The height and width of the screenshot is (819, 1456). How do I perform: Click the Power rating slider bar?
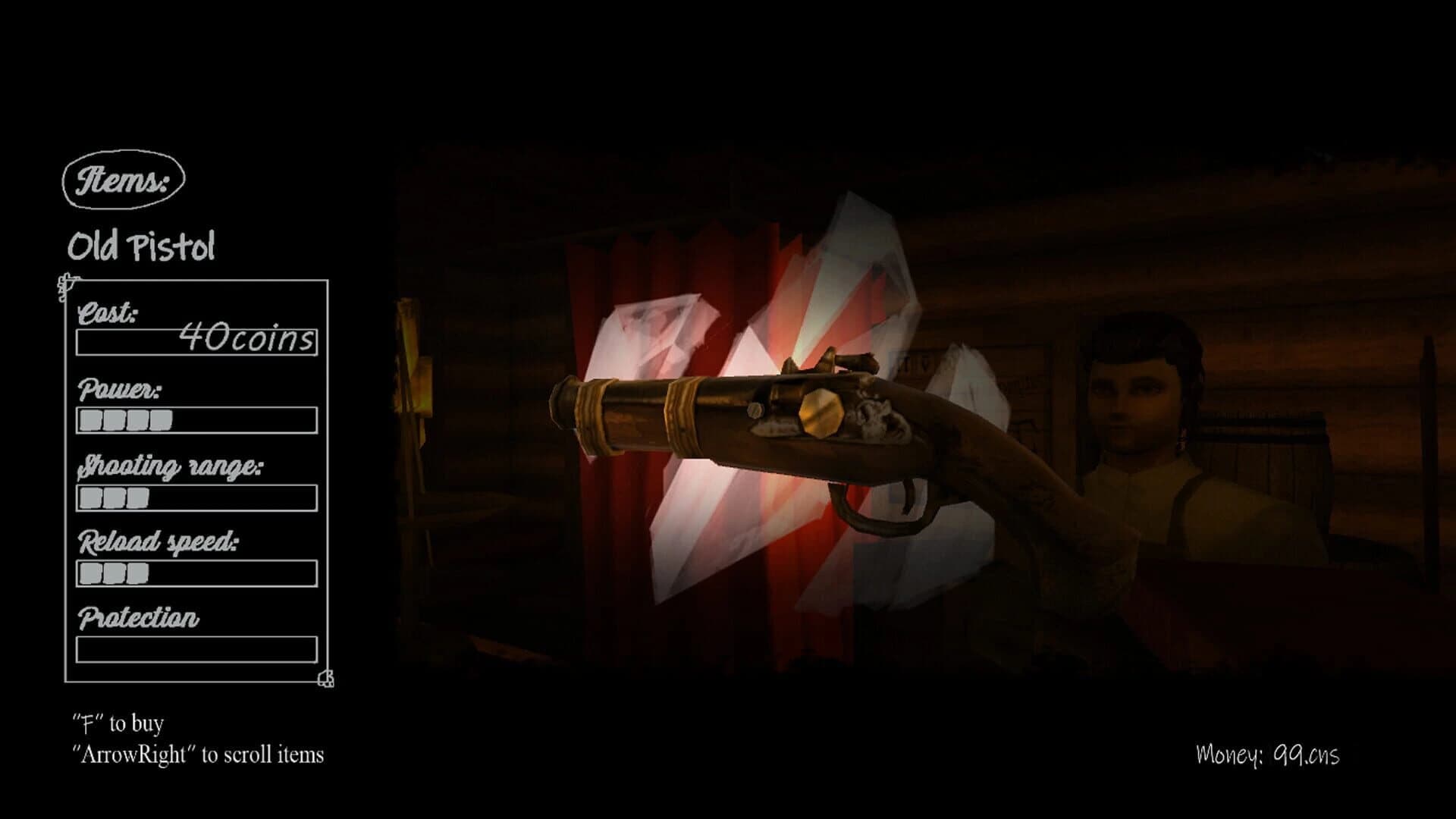196,418
